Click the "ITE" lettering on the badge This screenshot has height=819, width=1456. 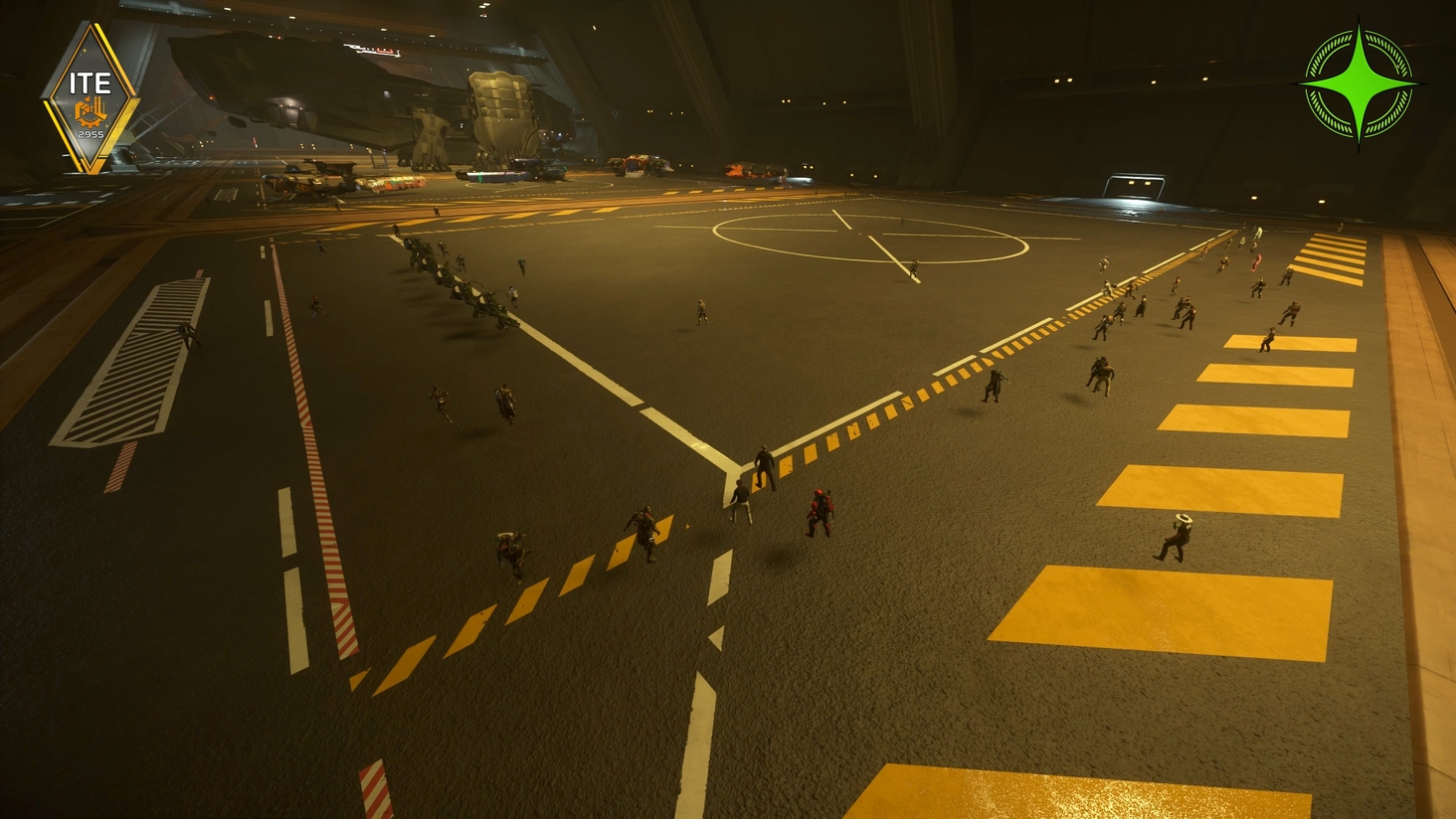click(x=91, y=82)
